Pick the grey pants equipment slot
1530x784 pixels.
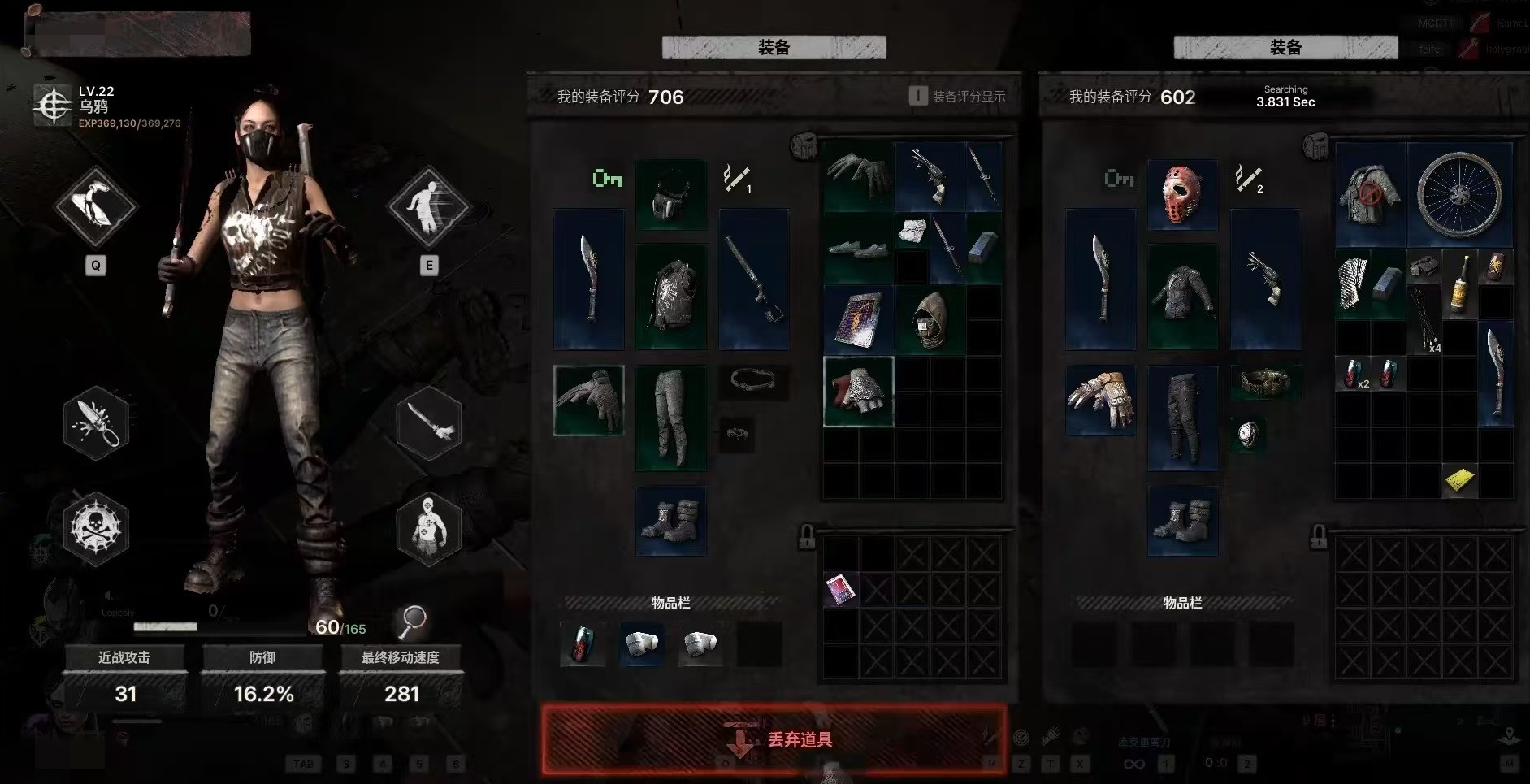tap(670, 418)
